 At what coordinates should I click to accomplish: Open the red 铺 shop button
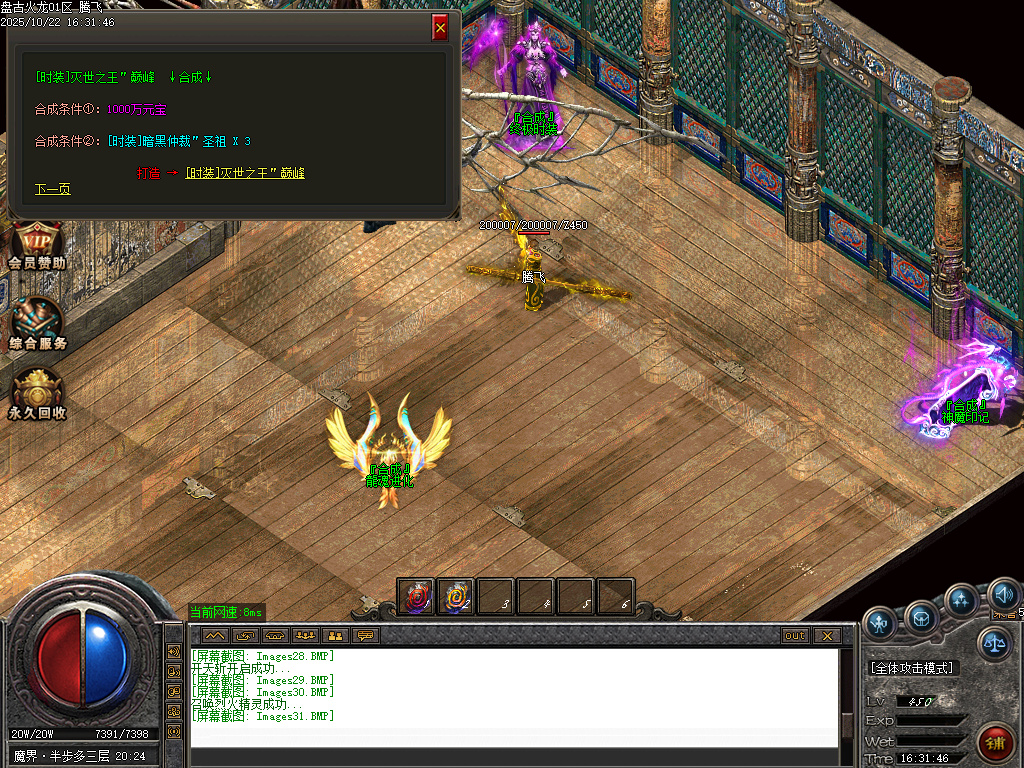(x=996, y=743)
